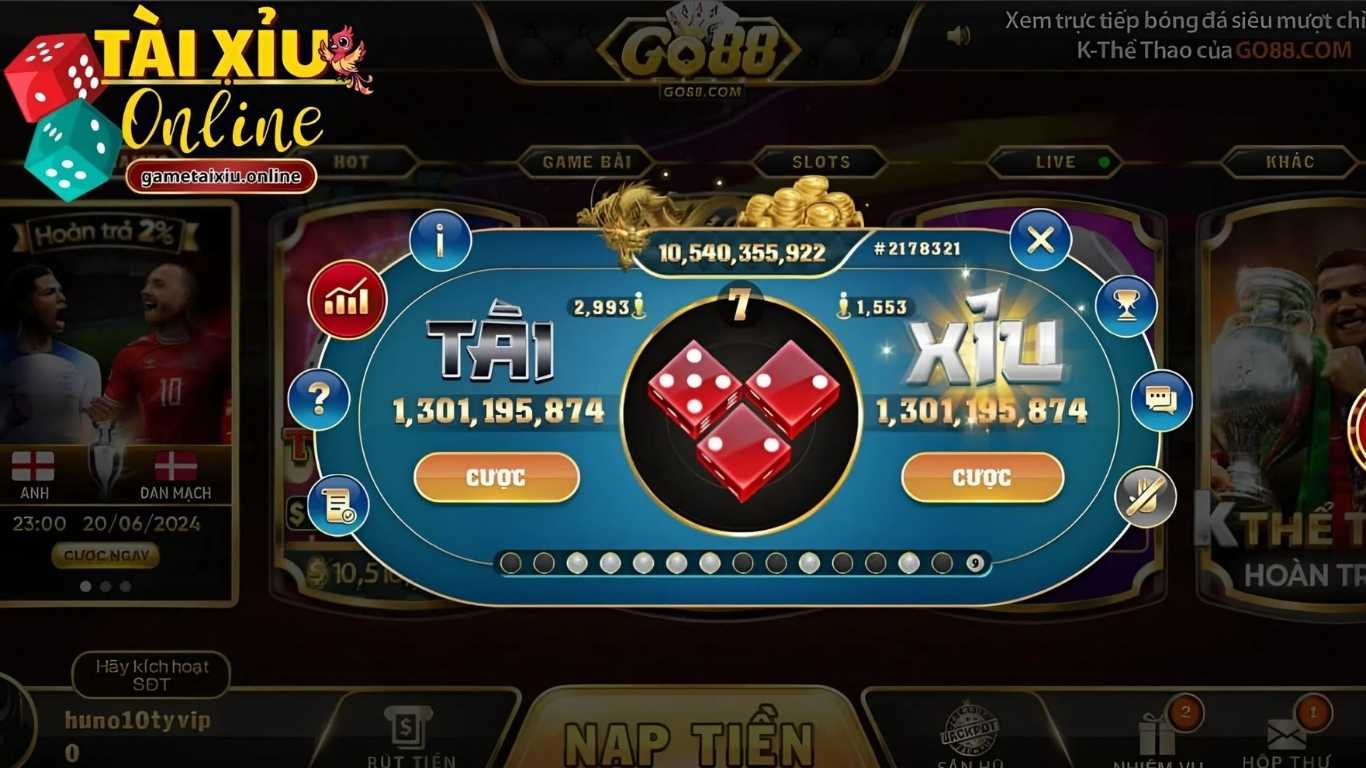1366x768 pixels.
Task: Open the GAME BÀI menu
Action: (585, 161)
